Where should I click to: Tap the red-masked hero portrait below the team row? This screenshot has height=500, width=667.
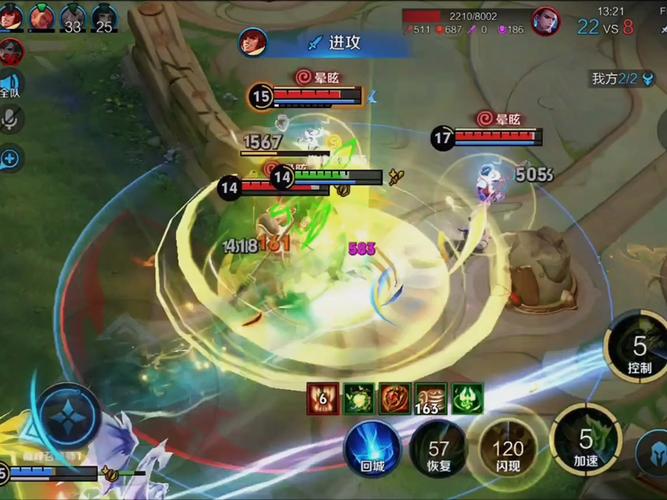10,50
